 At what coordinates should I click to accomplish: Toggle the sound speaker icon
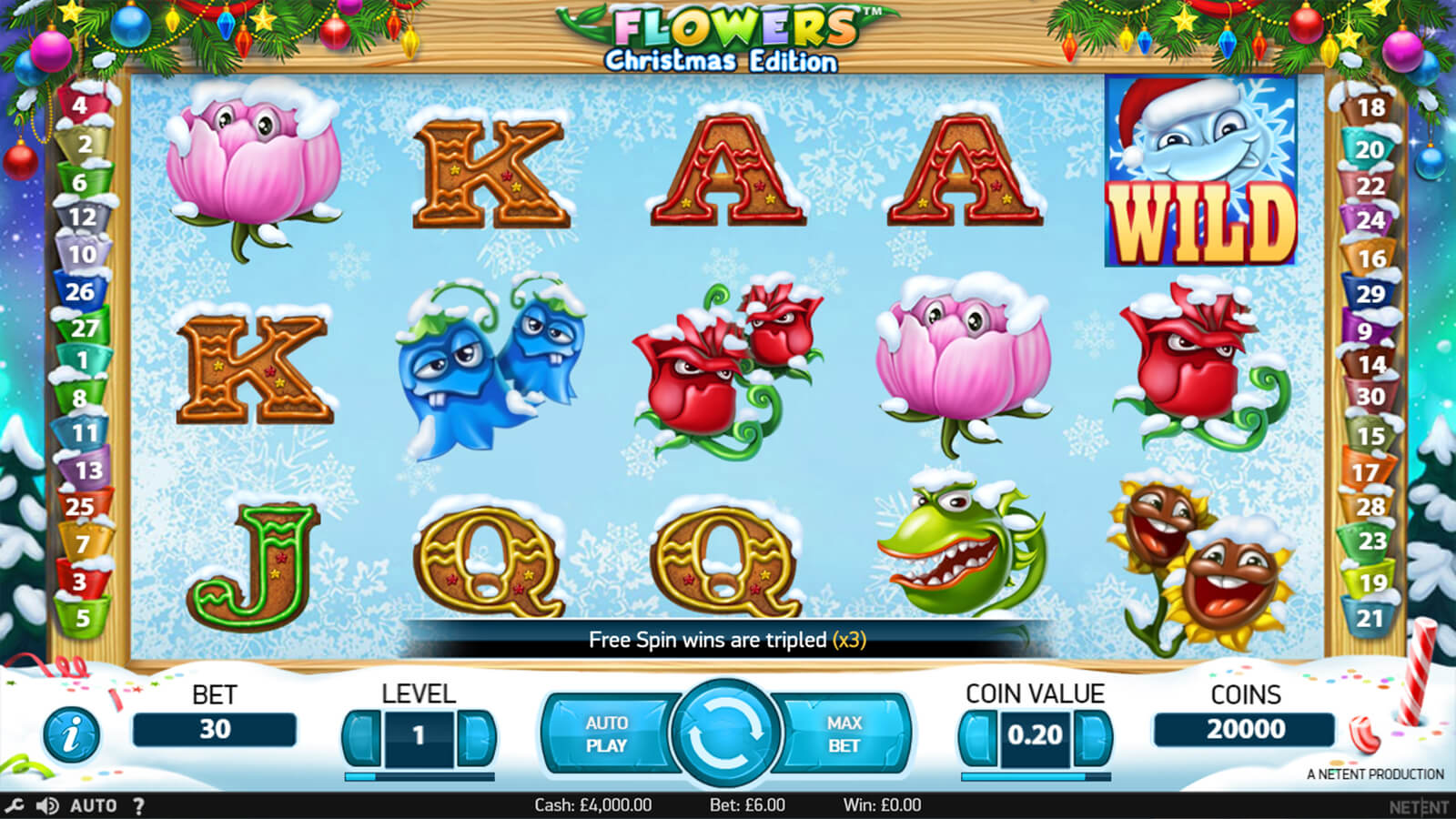(x=46, y=805)
